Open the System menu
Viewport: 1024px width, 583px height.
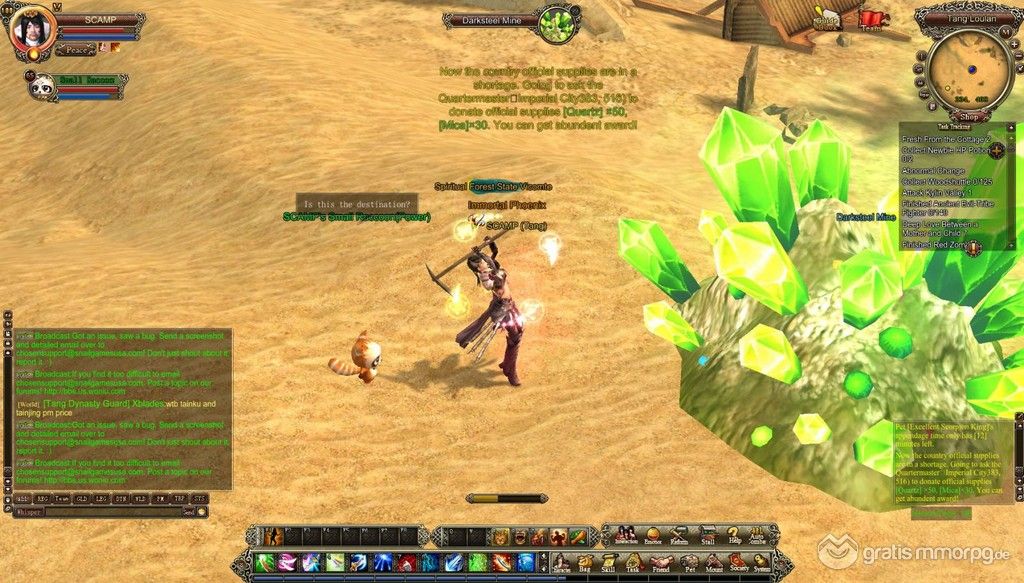763,562
